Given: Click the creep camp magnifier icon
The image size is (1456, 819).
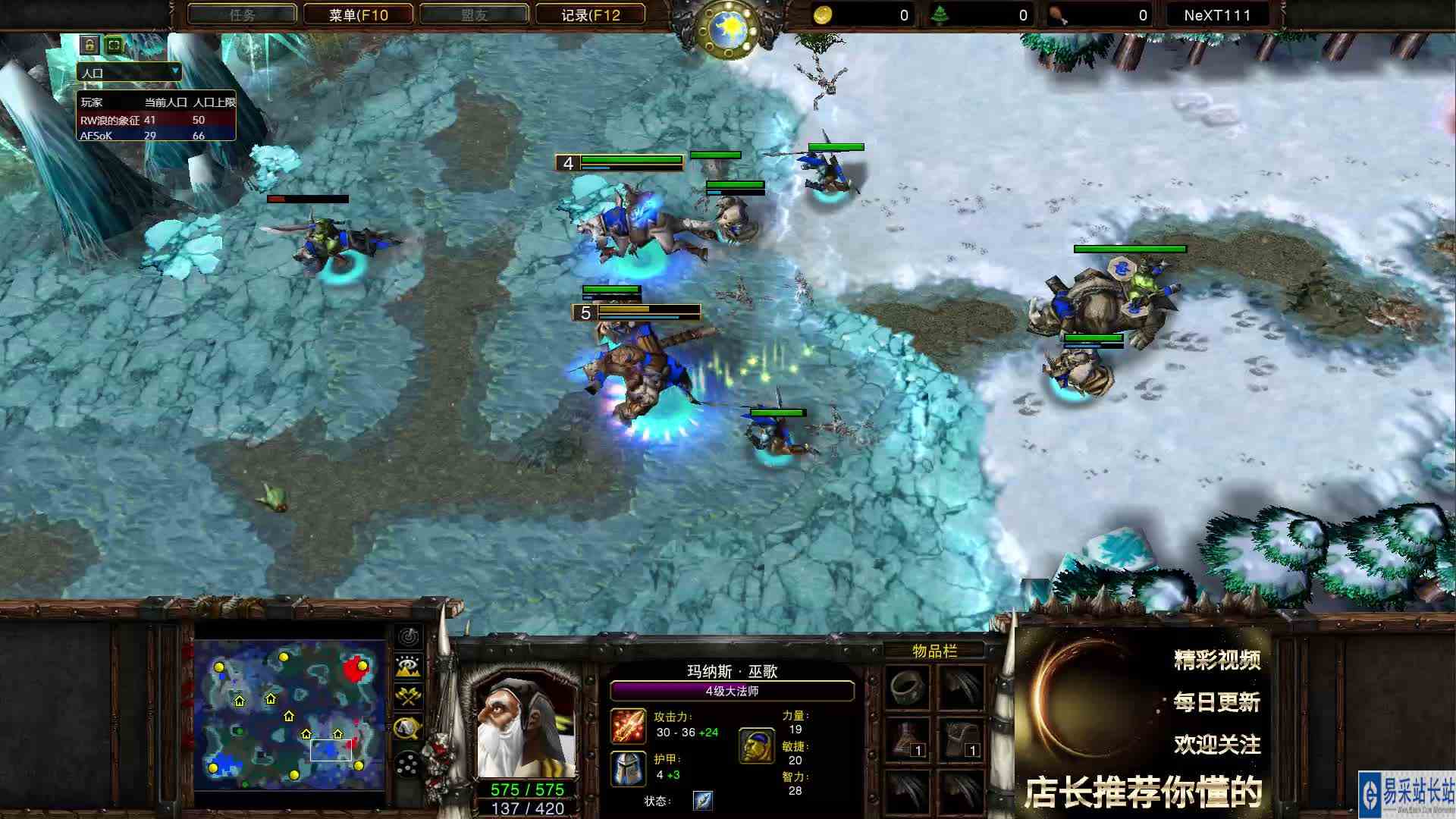Looking at the screenshot, I should point(407,726).
